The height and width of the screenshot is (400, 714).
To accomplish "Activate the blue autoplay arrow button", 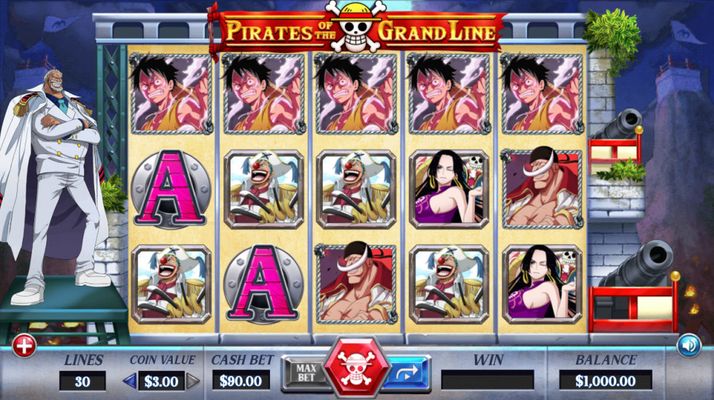I will 409,373.
